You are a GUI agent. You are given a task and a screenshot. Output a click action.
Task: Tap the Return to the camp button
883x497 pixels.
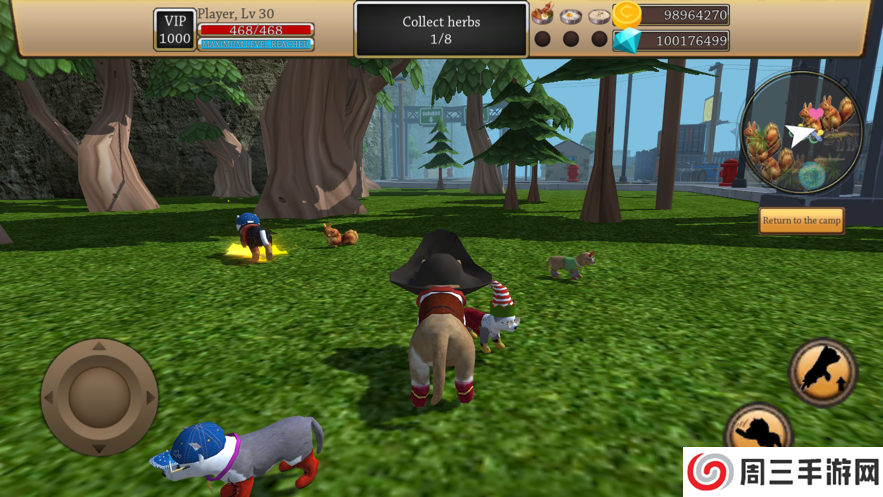click(801, 220)
